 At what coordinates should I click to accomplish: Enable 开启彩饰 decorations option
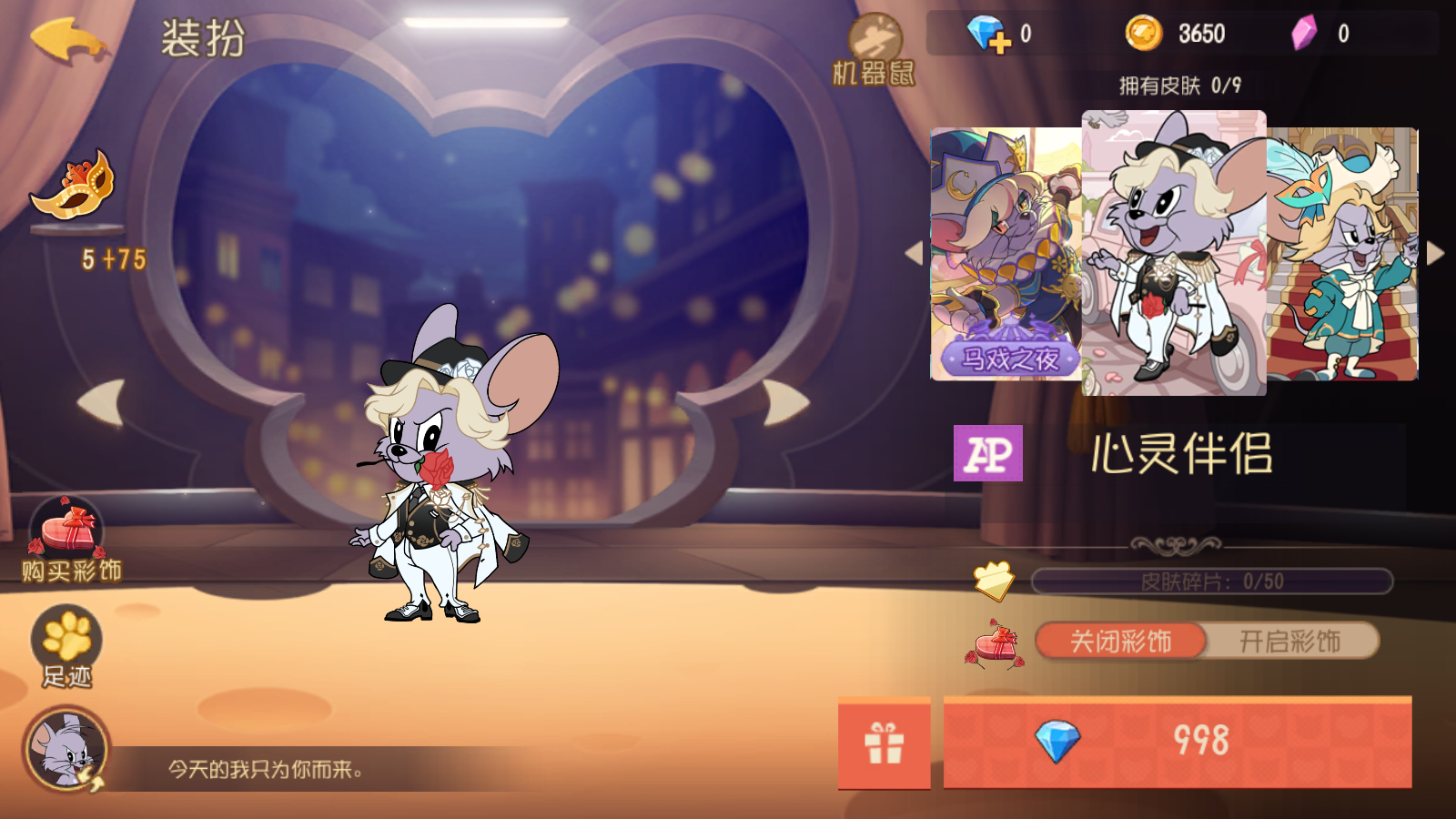1292,641
